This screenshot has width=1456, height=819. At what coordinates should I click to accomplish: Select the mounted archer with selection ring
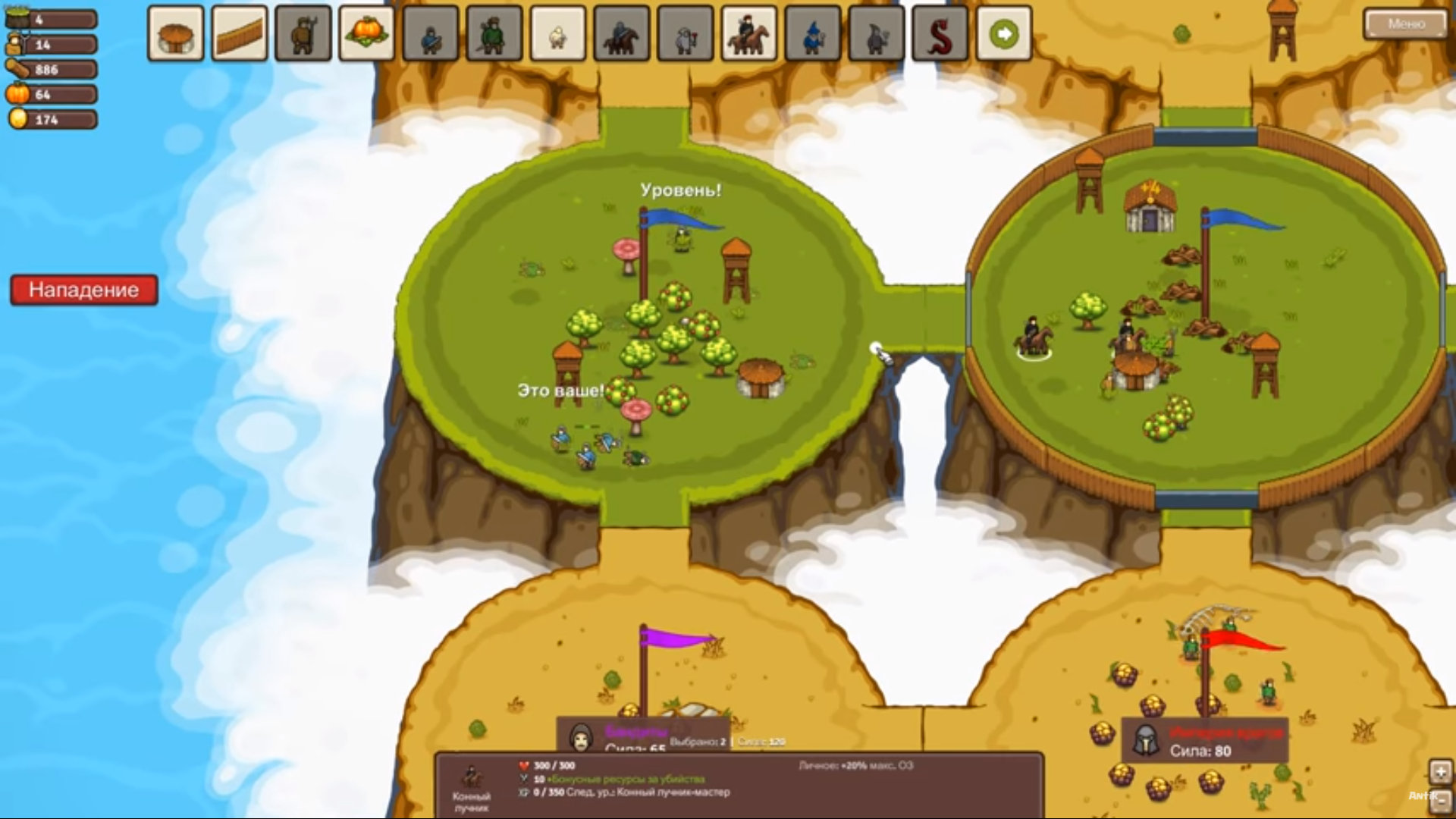[x=1033, y=337]
